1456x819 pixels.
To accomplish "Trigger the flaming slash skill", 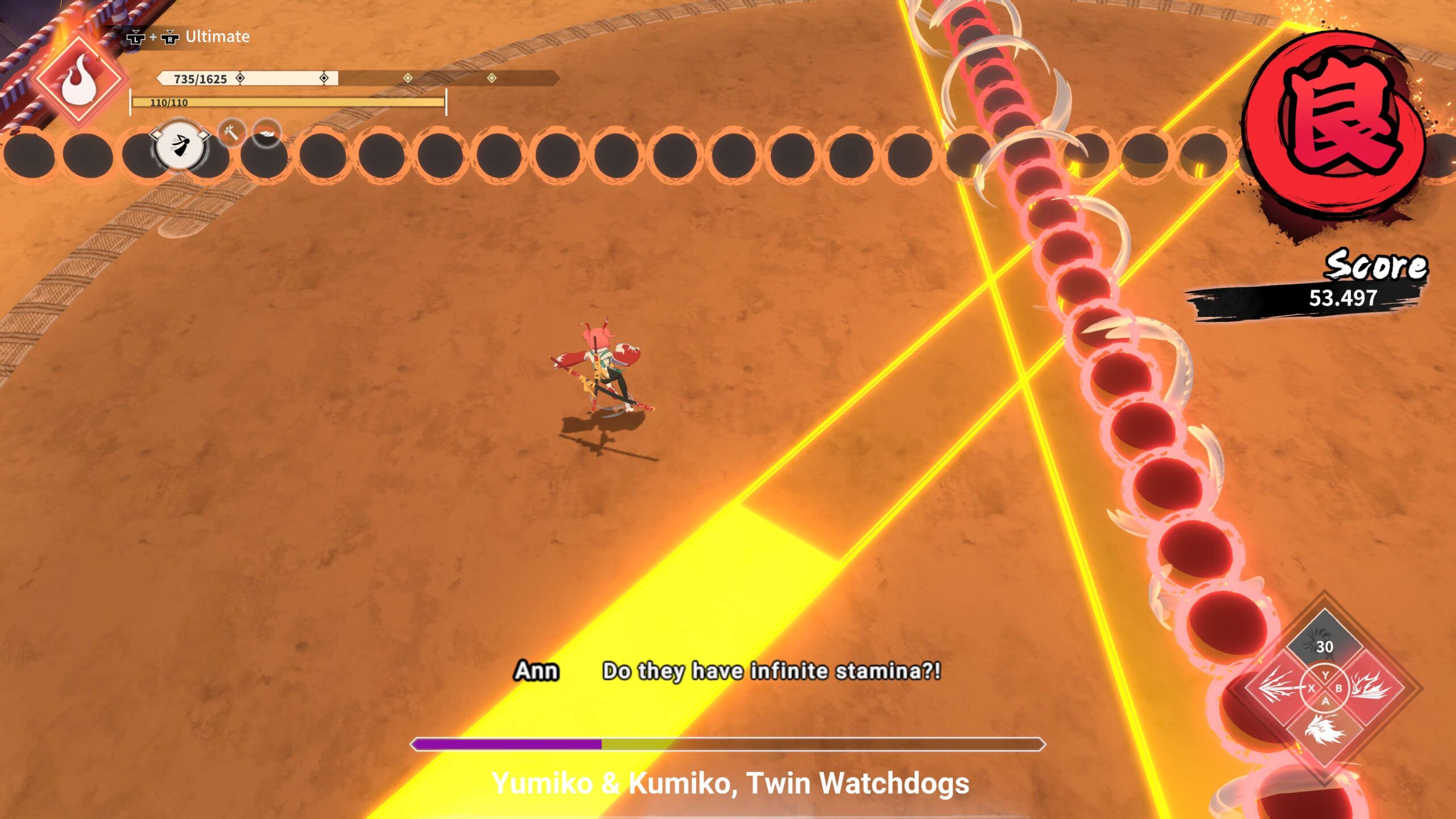I will click(x=1370, y=688).
